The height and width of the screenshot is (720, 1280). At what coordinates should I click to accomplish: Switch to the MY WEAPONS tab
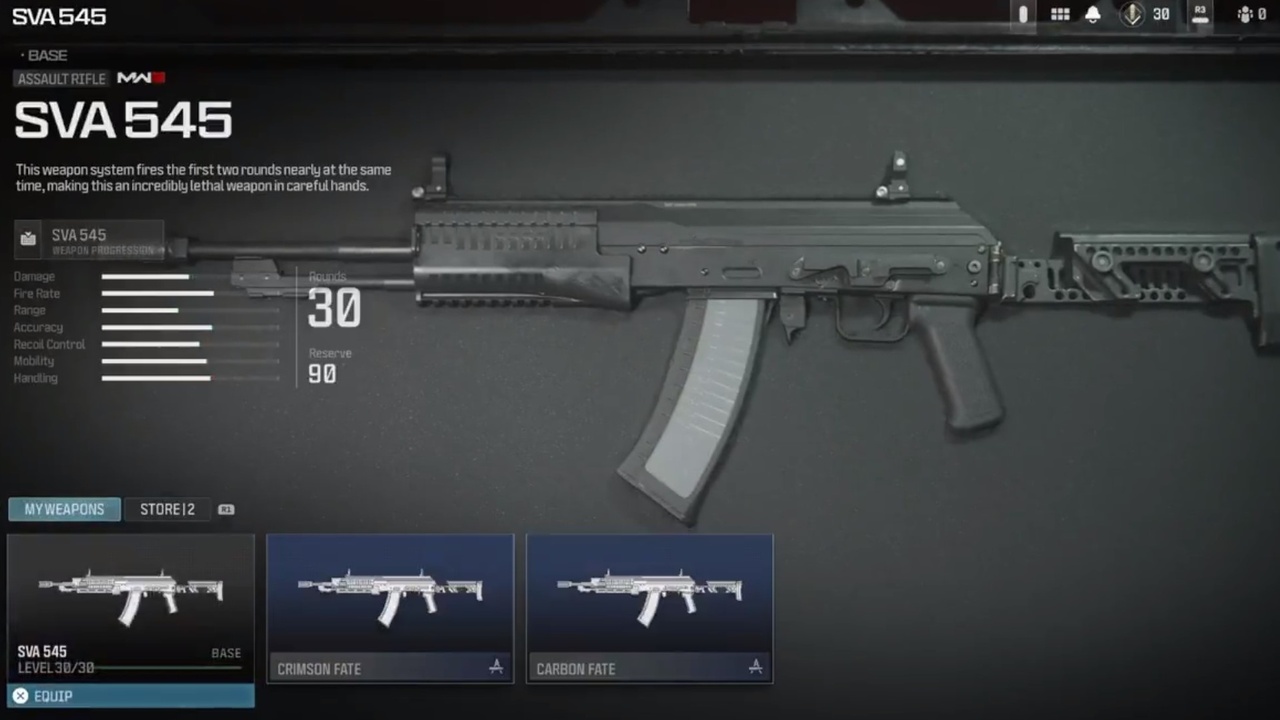coord(64,509)
